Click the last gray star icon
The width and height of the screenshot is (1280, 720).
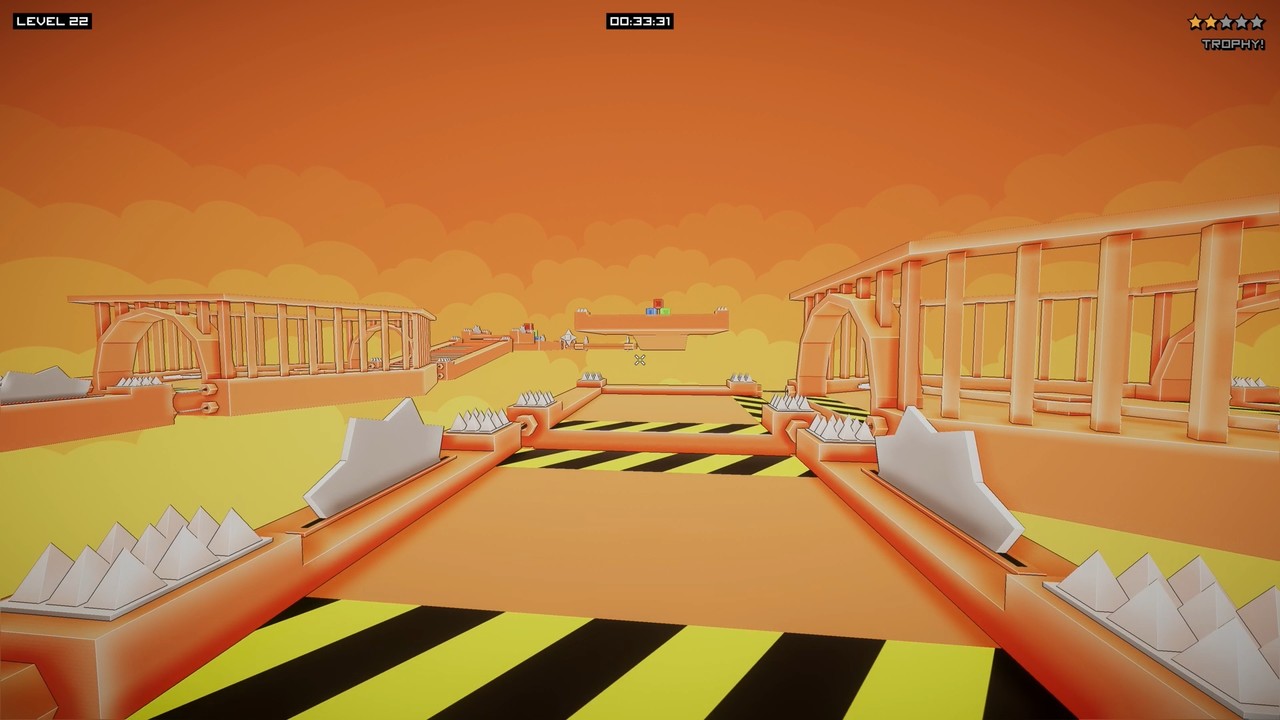1257,21
